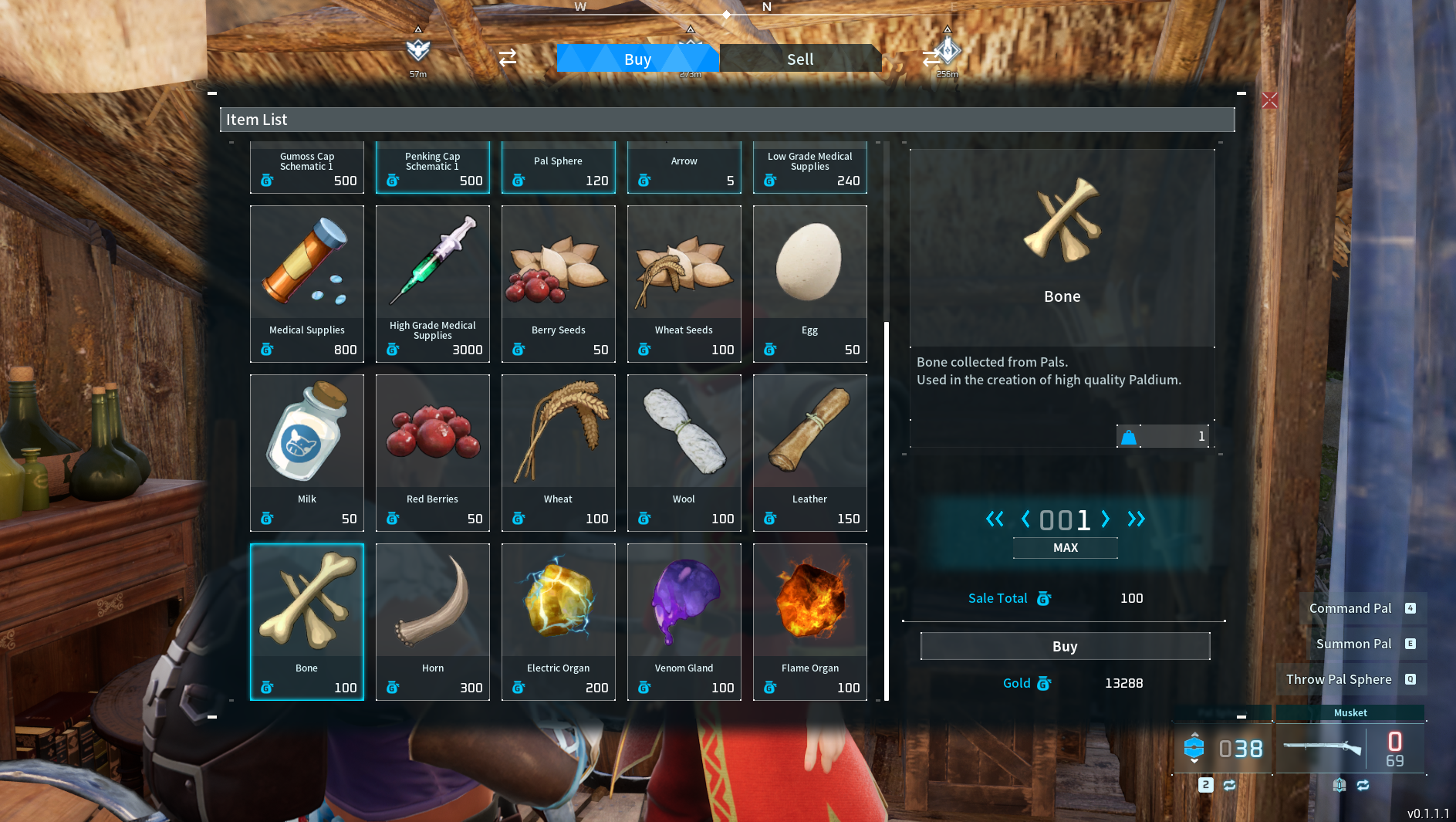Increase purchase quantity by one
The height and width of the screenshot is (822, 1456).
pyautogui.click(x=1106, y=519)
